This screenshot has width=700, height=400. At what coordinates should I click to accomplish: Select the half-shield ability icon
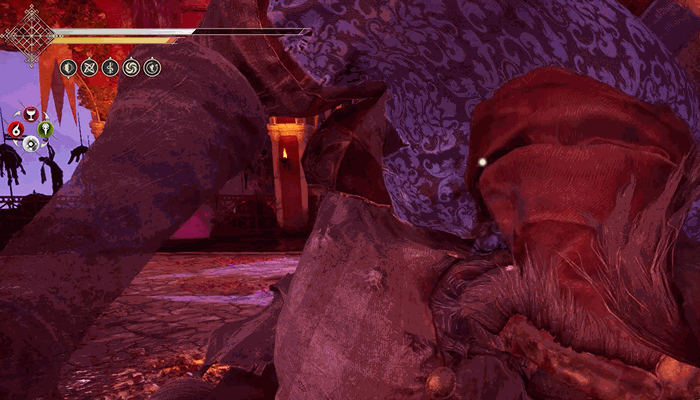pos(69,67)
